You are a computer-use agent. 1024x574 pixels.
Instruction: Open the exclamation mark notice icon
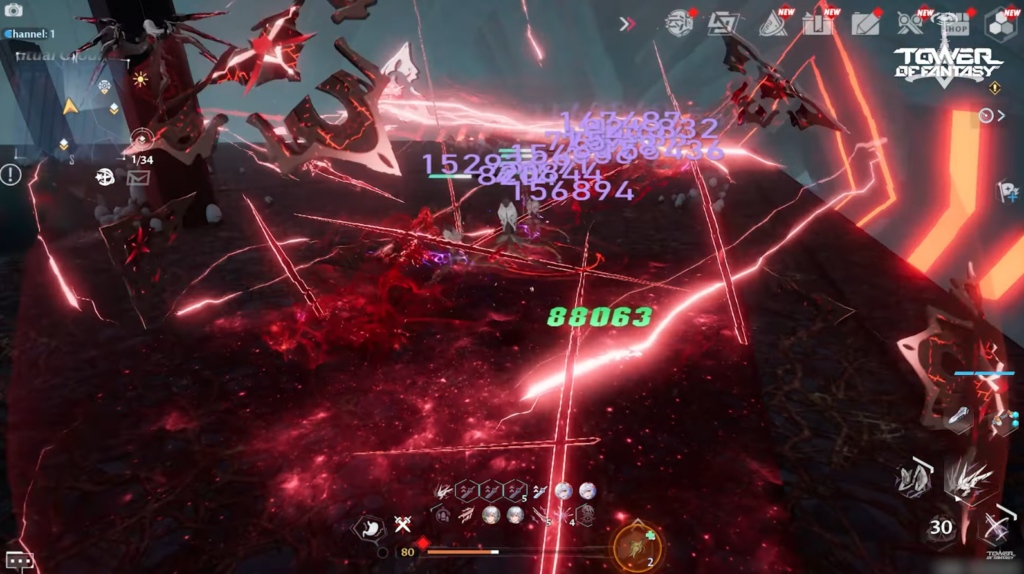click(11, 175)
